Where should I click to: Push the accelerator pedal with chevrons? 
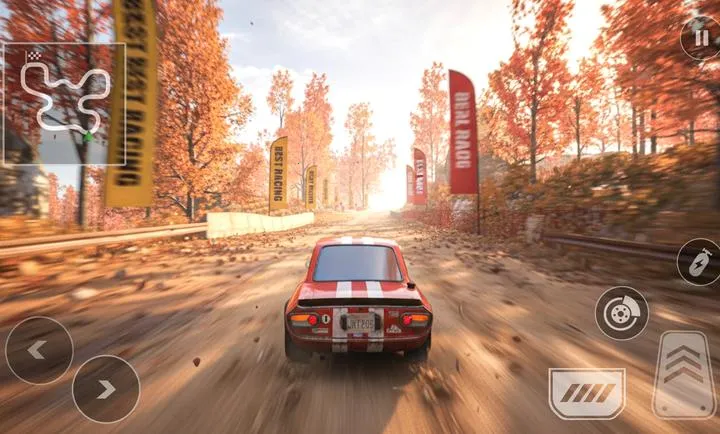point(683,373)
